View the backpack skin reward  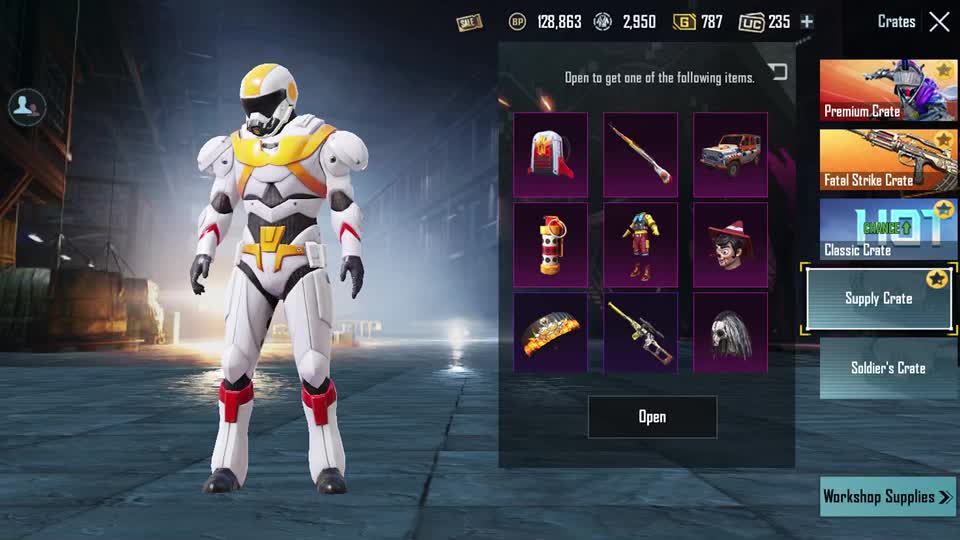551,154
